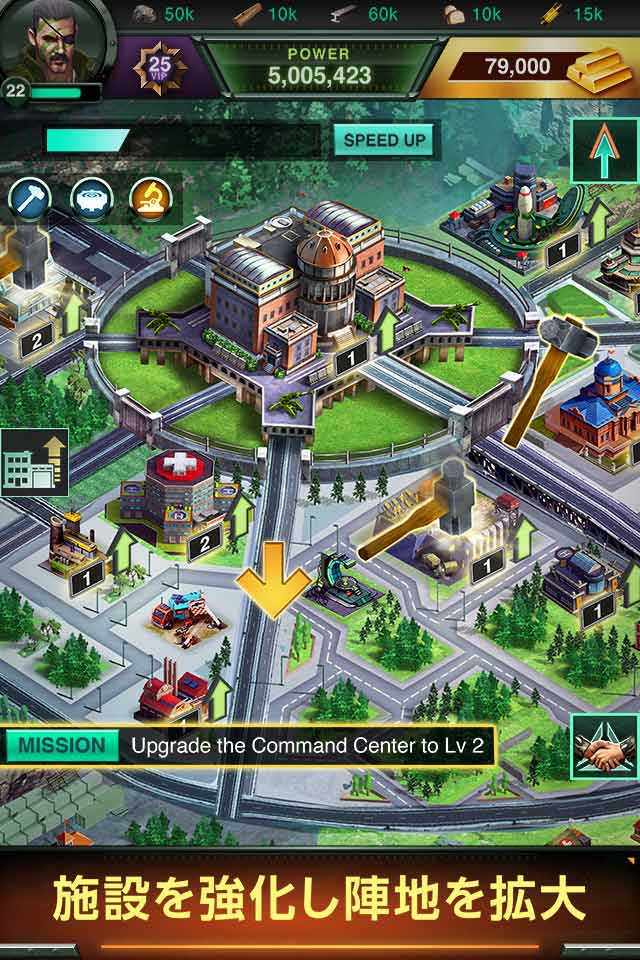Select the hammer build queue icon
Image resolution: width=640 pixels, height=960 pixels.
(x=31, y=200)
